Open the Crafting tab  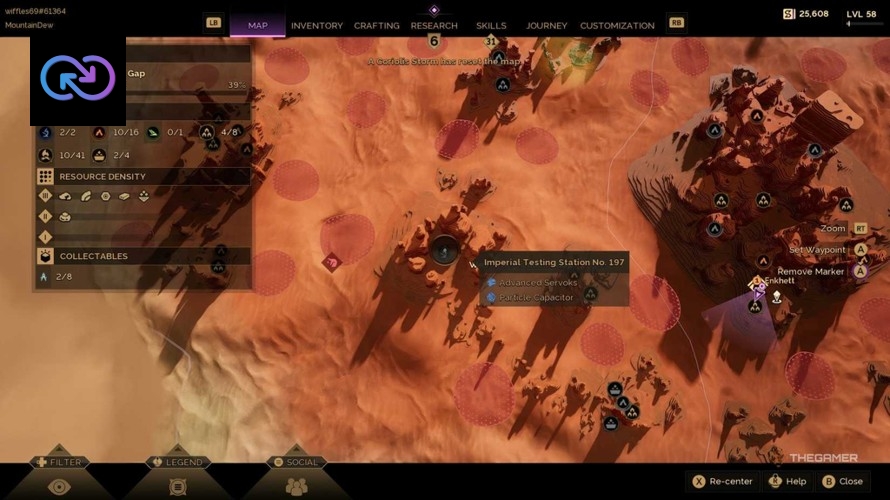(x=377, y=25)
